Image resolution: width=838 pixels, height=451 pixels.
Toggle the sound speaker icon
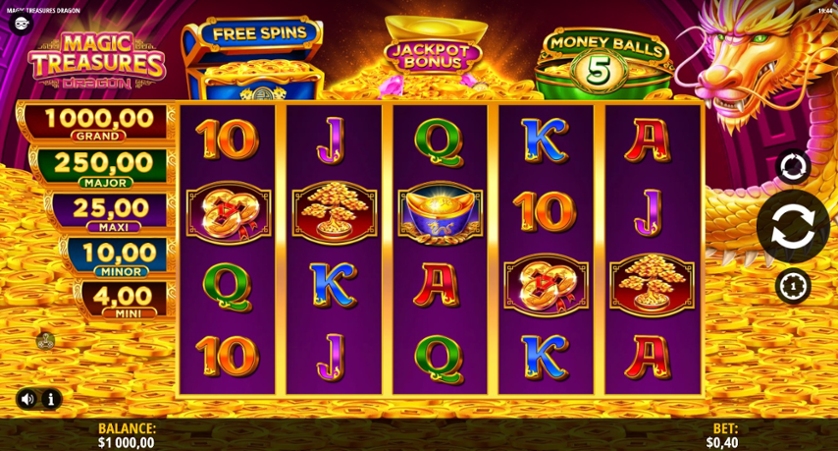pyautogui.click(x=27, y=399)
